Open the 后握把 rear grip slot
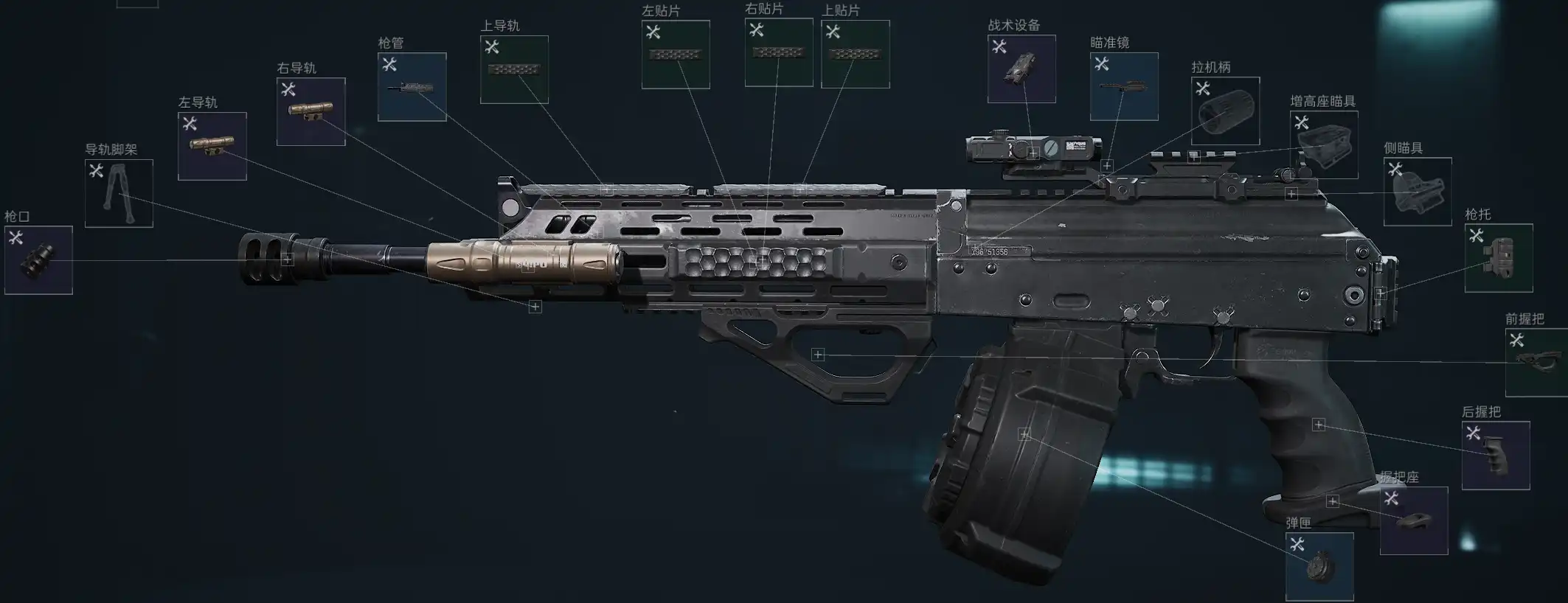The image size is (1568, 603). tap(1496, 455)
